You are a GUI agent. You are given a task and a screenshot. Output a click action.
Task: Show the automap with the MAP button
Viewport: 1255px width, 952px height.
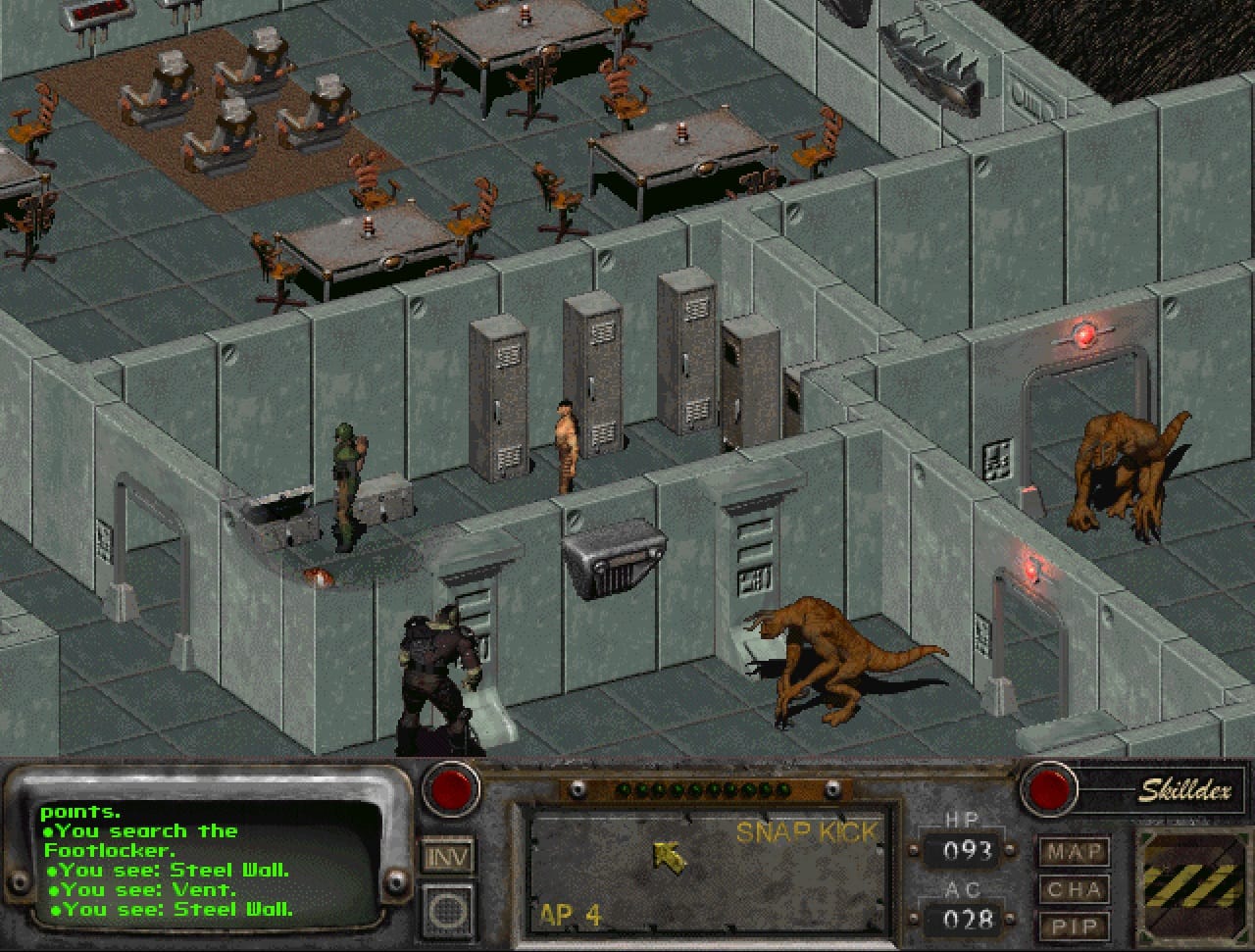click(1074, 851)
